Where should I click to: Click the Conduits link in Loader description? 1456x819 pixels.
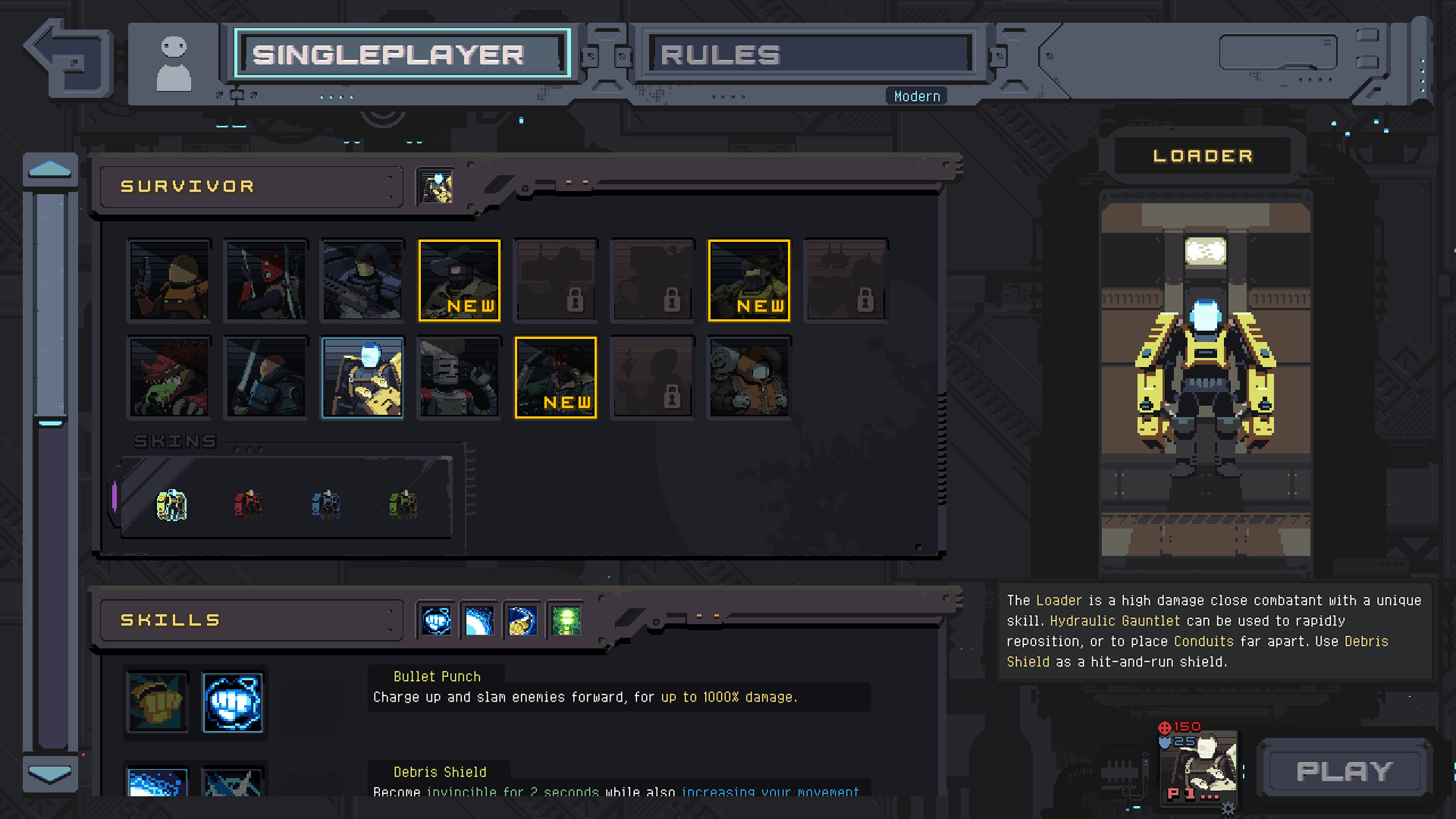tap(1203, 641)
